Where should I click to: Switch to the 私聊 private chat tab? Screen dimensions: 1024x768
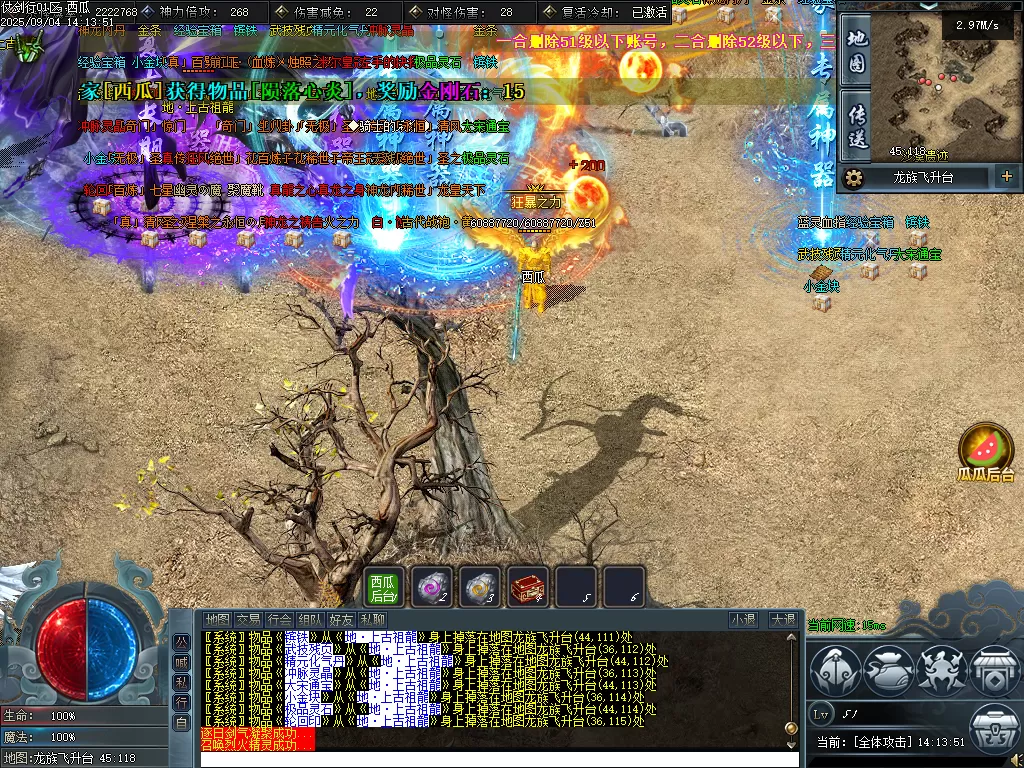(372, 620)
